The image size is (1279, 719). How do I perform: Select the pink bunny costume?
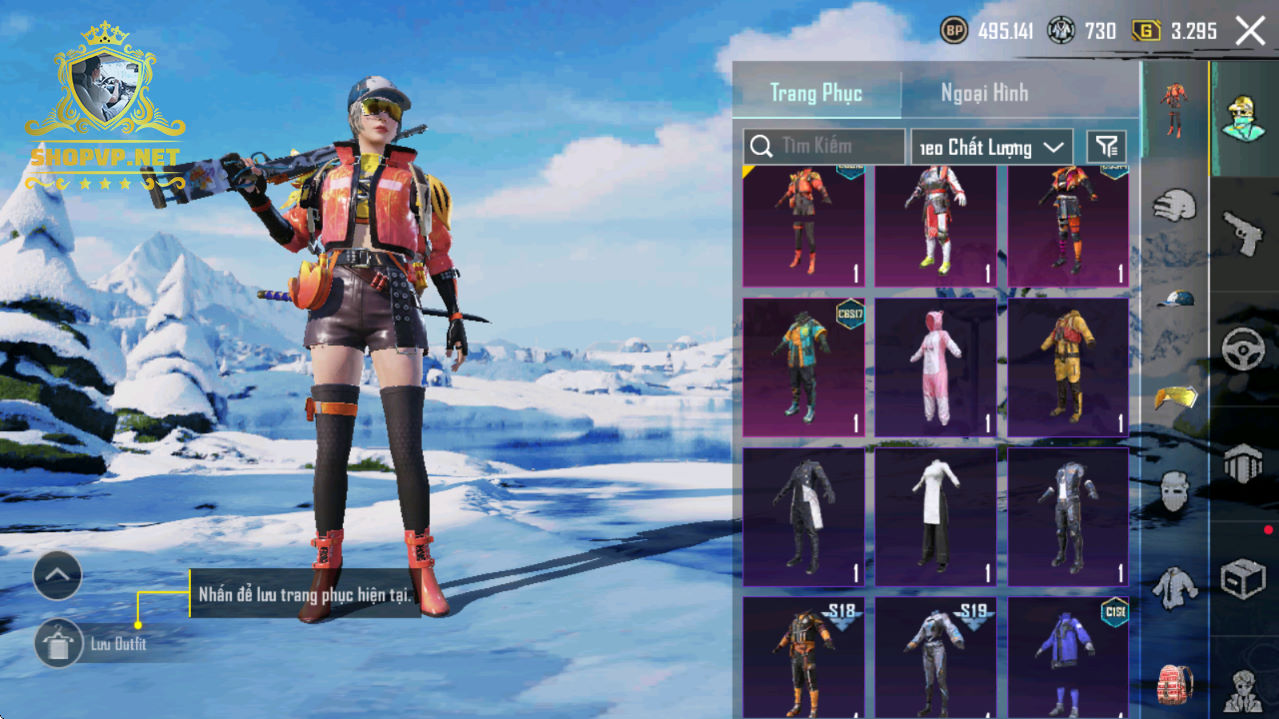tap(935, 367)
